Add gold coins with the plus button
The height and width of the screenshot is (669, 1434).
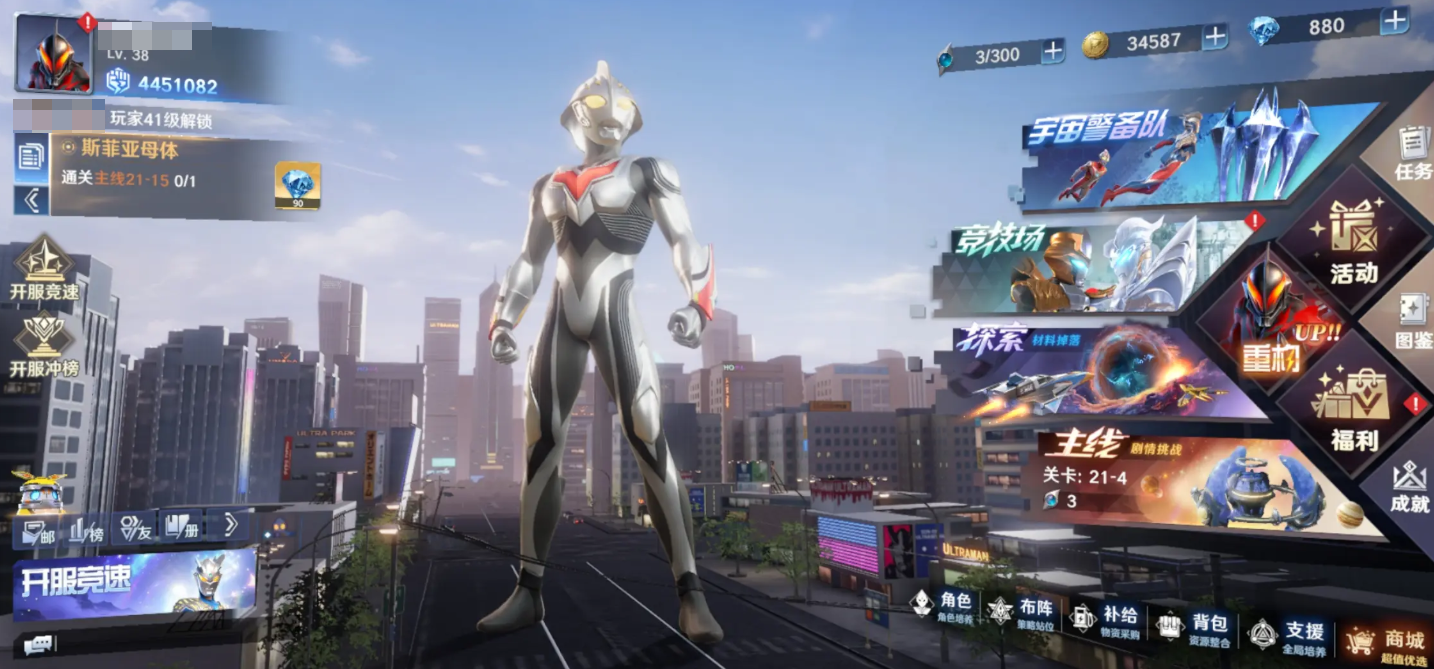(1214, 38)
